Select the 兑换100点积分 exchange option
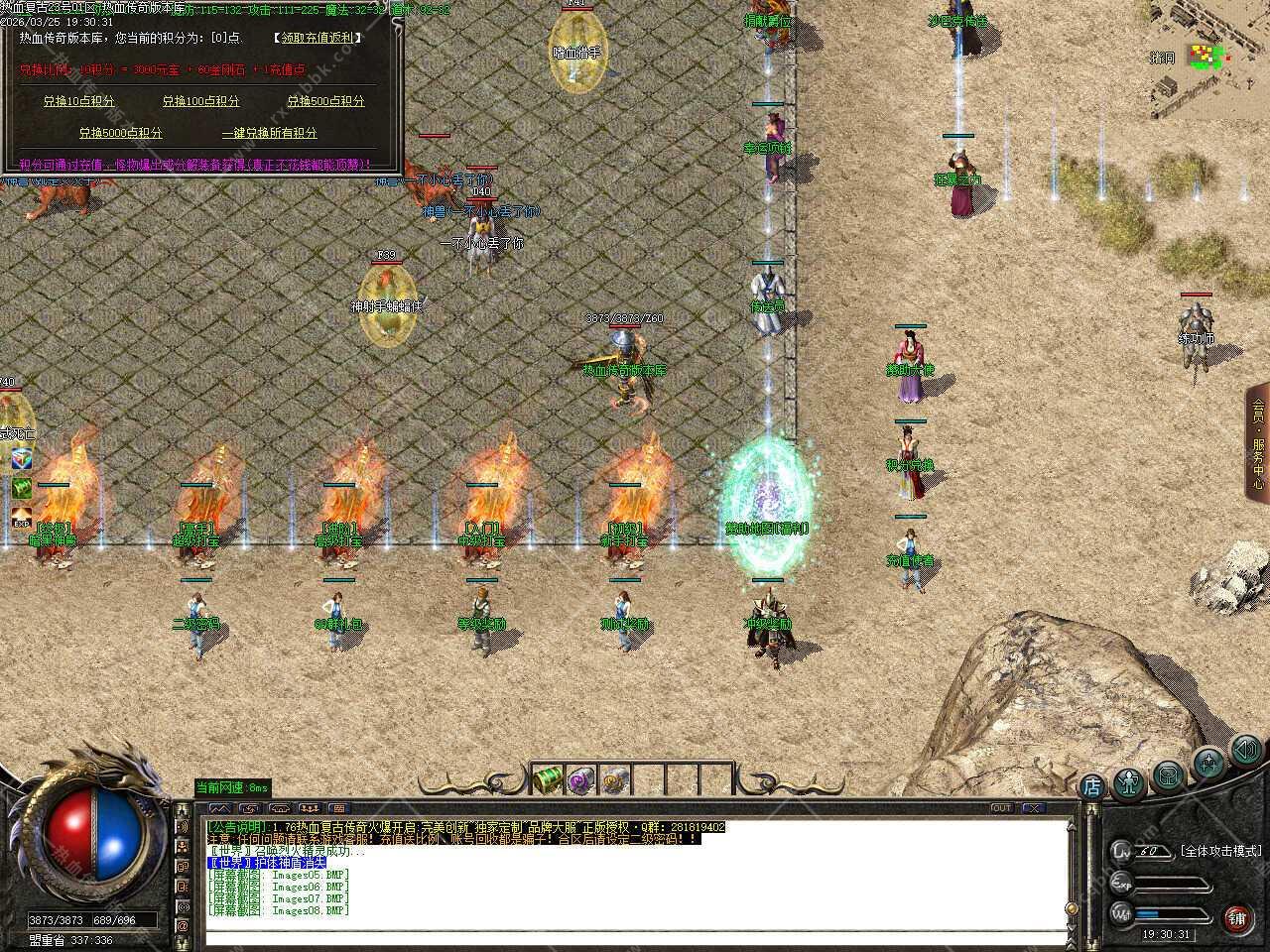The width and height of the screenshot is (1270, 952). click(x=200, y=101)
